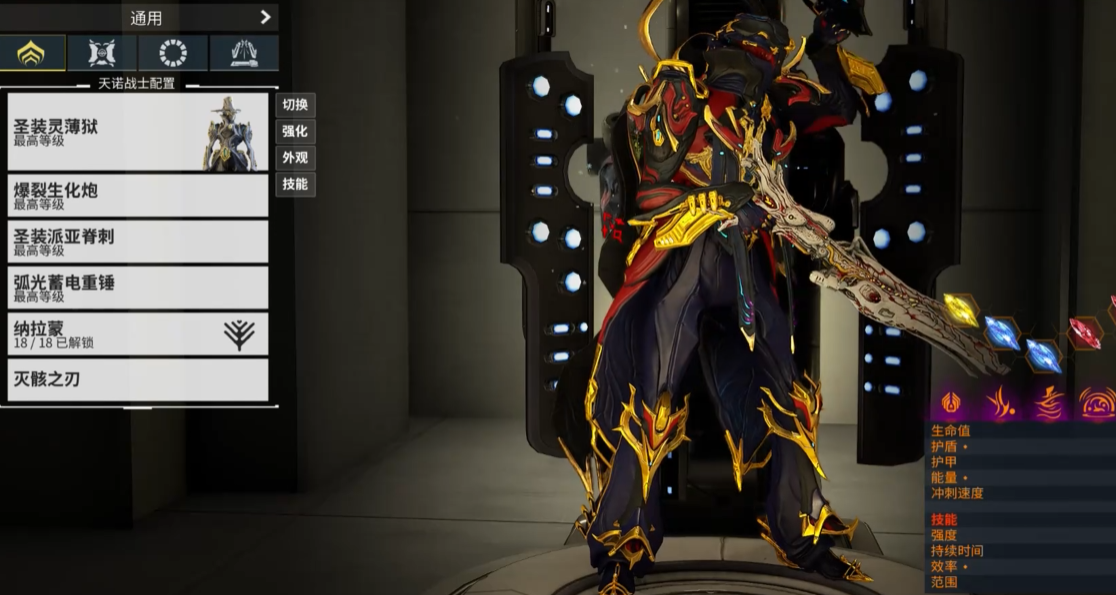
Task: Open the 强化 upgrade menu
Action: pos(295,131)
